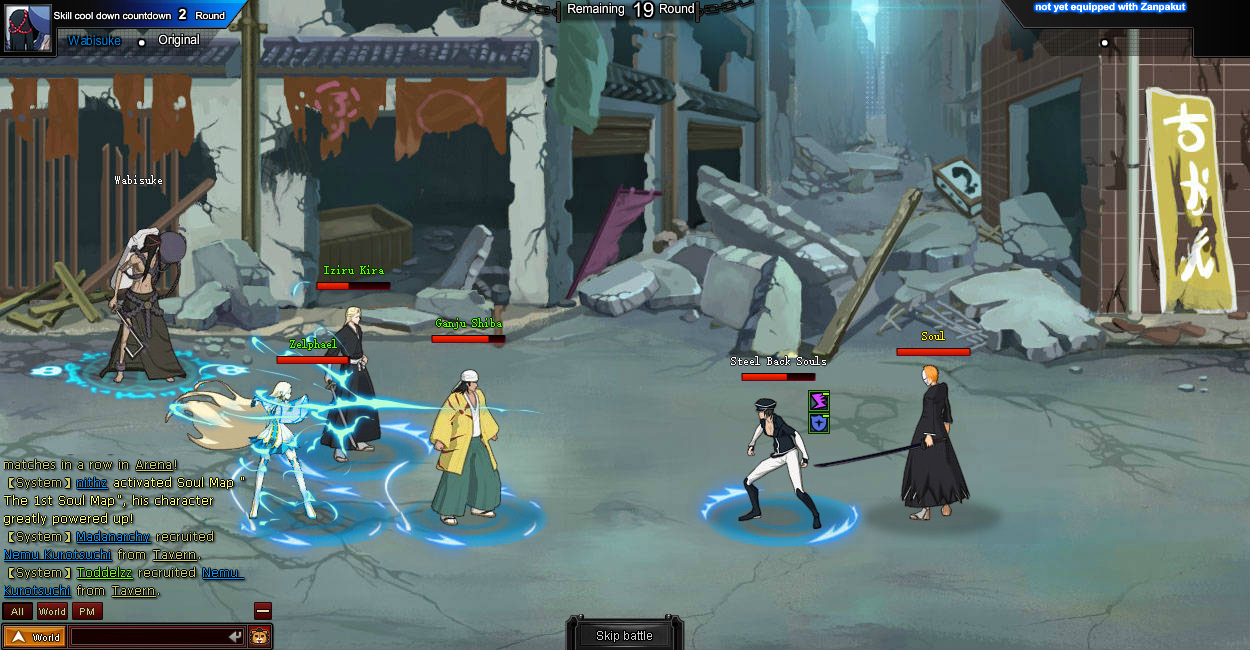Skip the battle

[624, 636]
